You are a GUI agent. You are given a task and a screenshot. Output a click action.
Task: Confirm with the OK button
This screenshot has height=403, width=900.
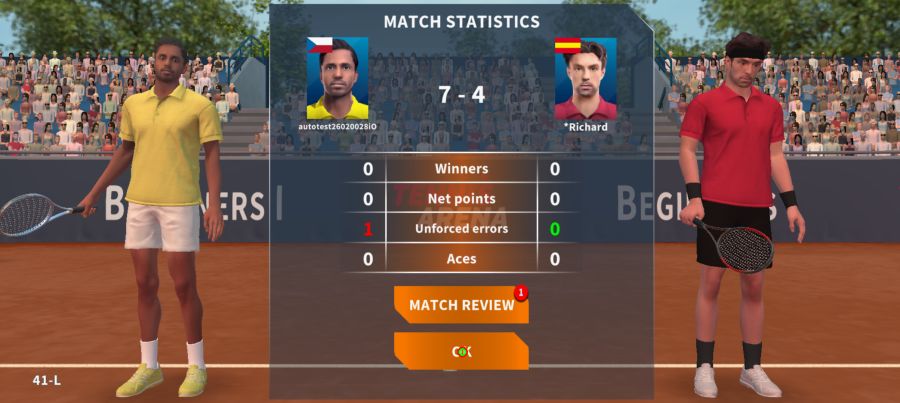[x=461, y=351]
